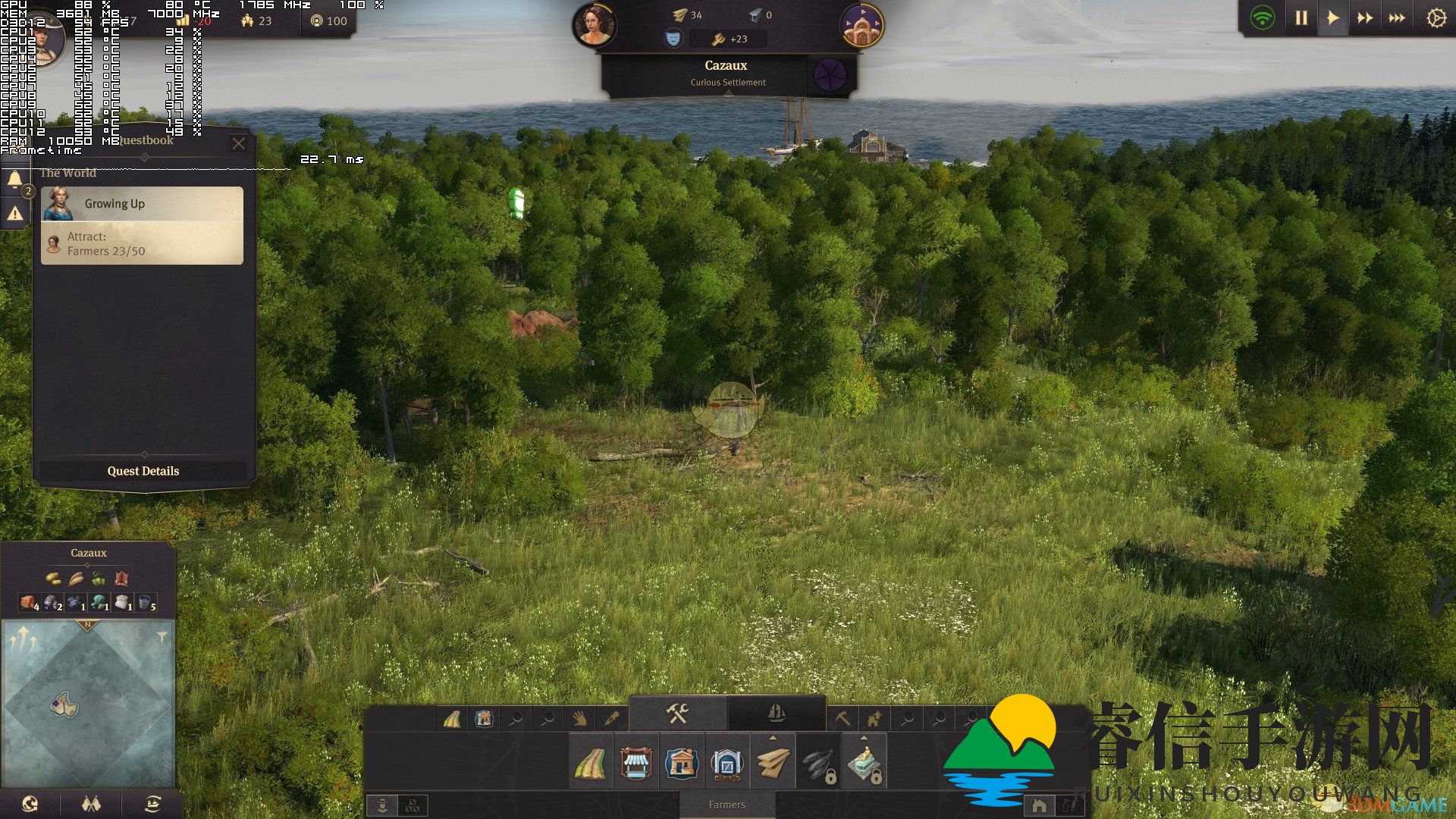Screen dimensions: 1456x819
Task: Set game to triple fast-forward speed
Action: (x=1397, y=18)
